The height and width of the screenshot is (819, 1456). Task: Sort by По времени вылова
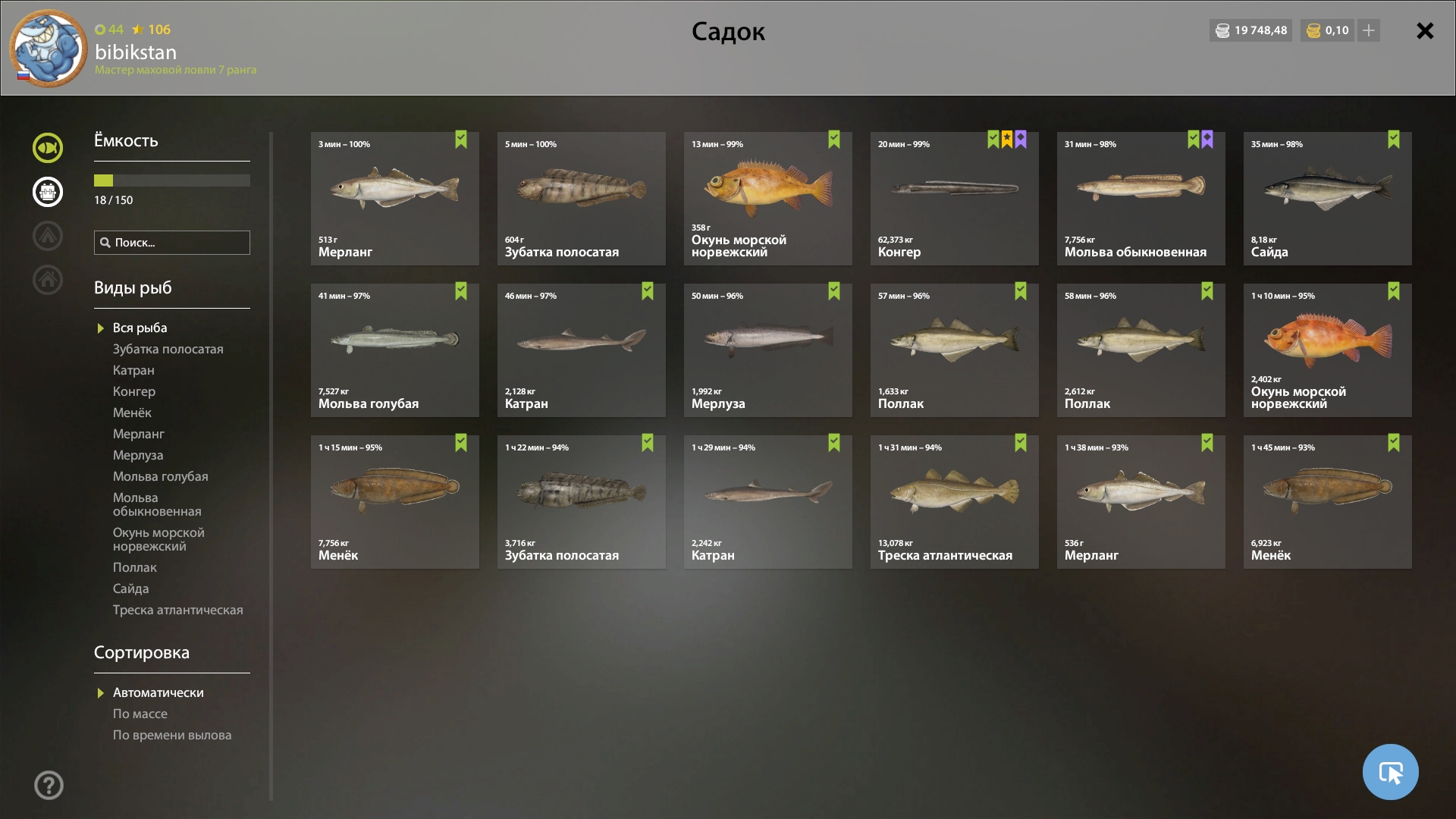(172, 735)
